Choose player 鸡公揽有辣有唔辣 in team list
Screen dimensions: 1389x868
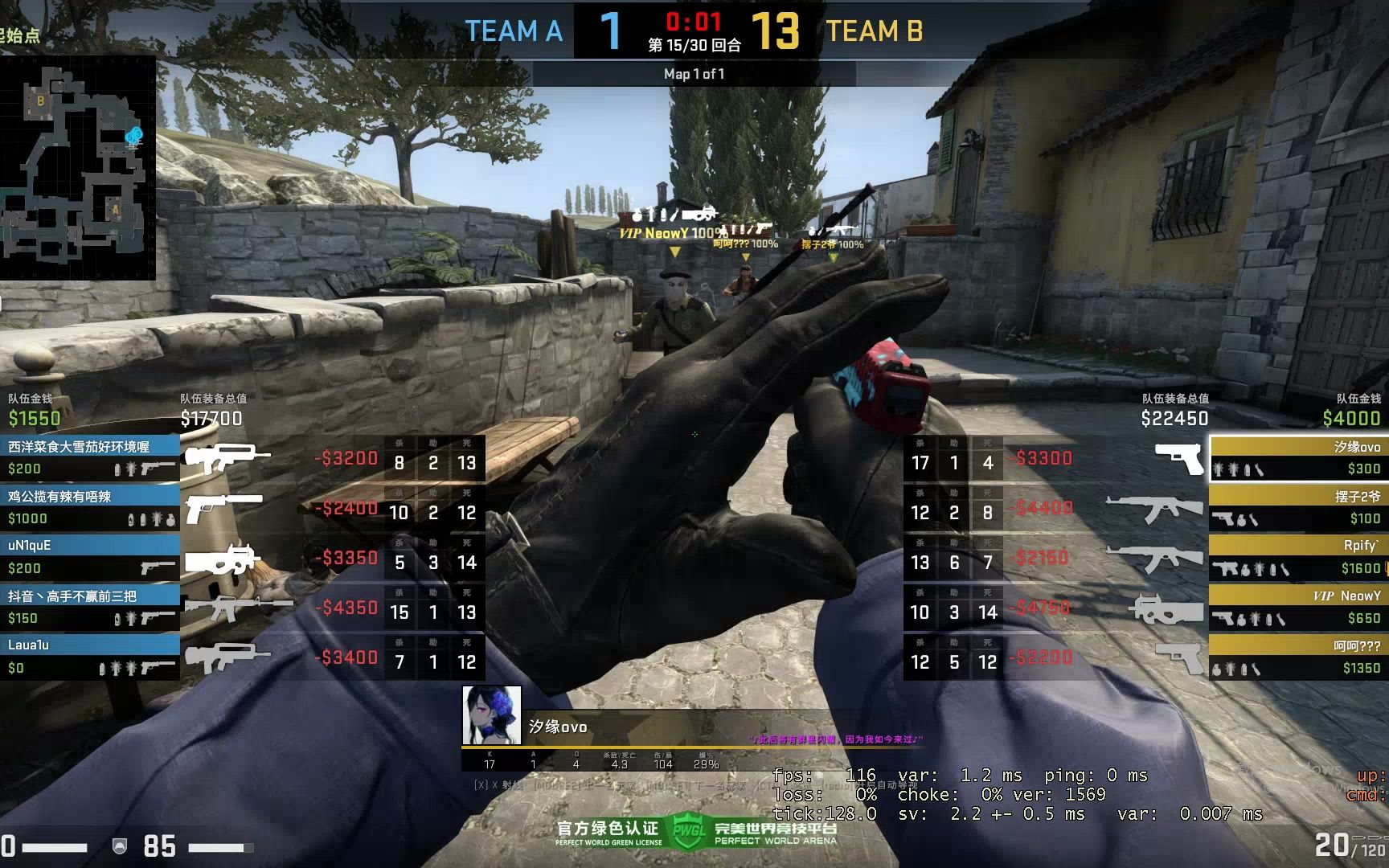[90, 507]
